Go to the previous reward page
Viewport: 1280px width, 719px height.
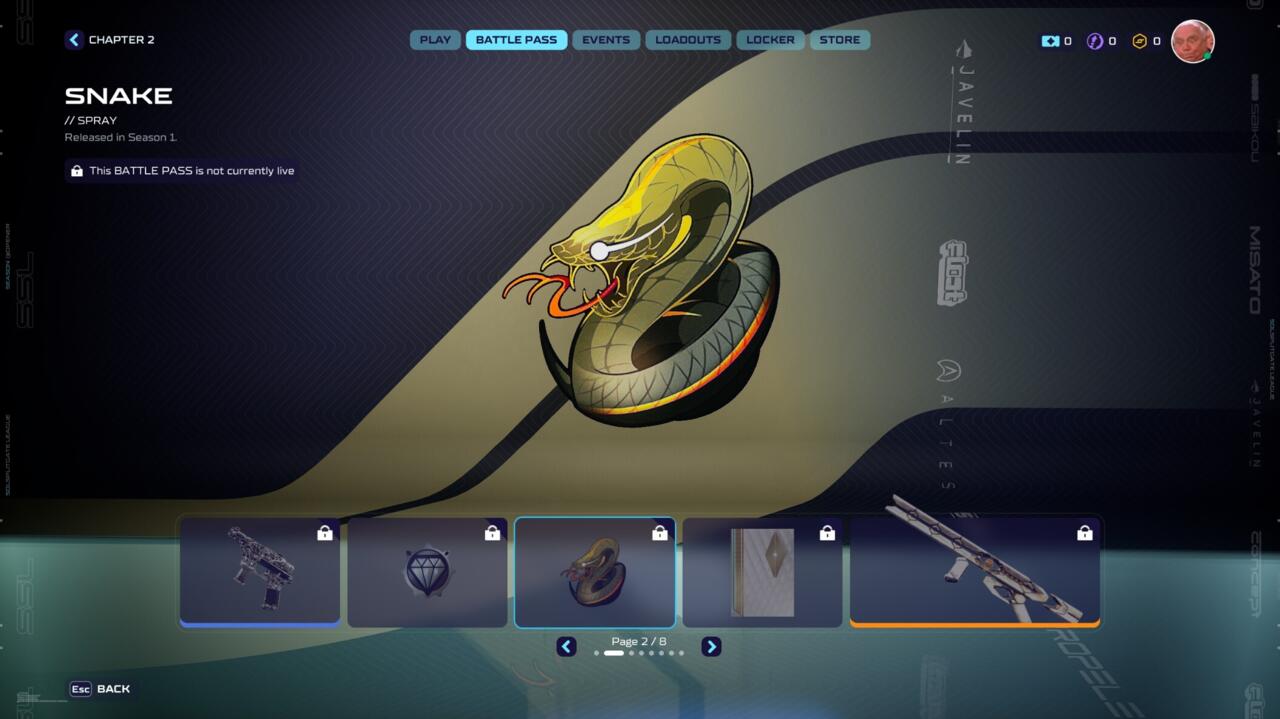[x=566, y=647]
